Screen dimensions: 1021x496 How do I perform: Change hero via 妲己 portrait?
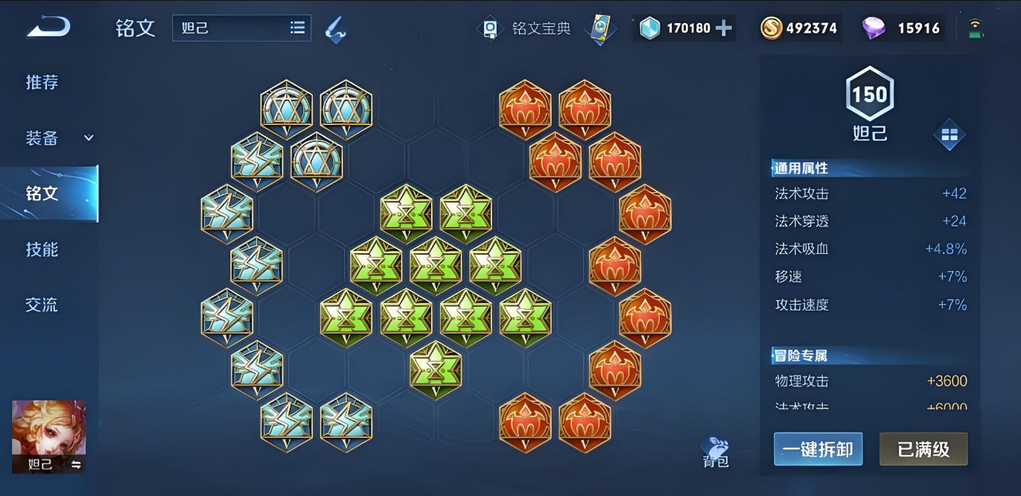[49, 436]
